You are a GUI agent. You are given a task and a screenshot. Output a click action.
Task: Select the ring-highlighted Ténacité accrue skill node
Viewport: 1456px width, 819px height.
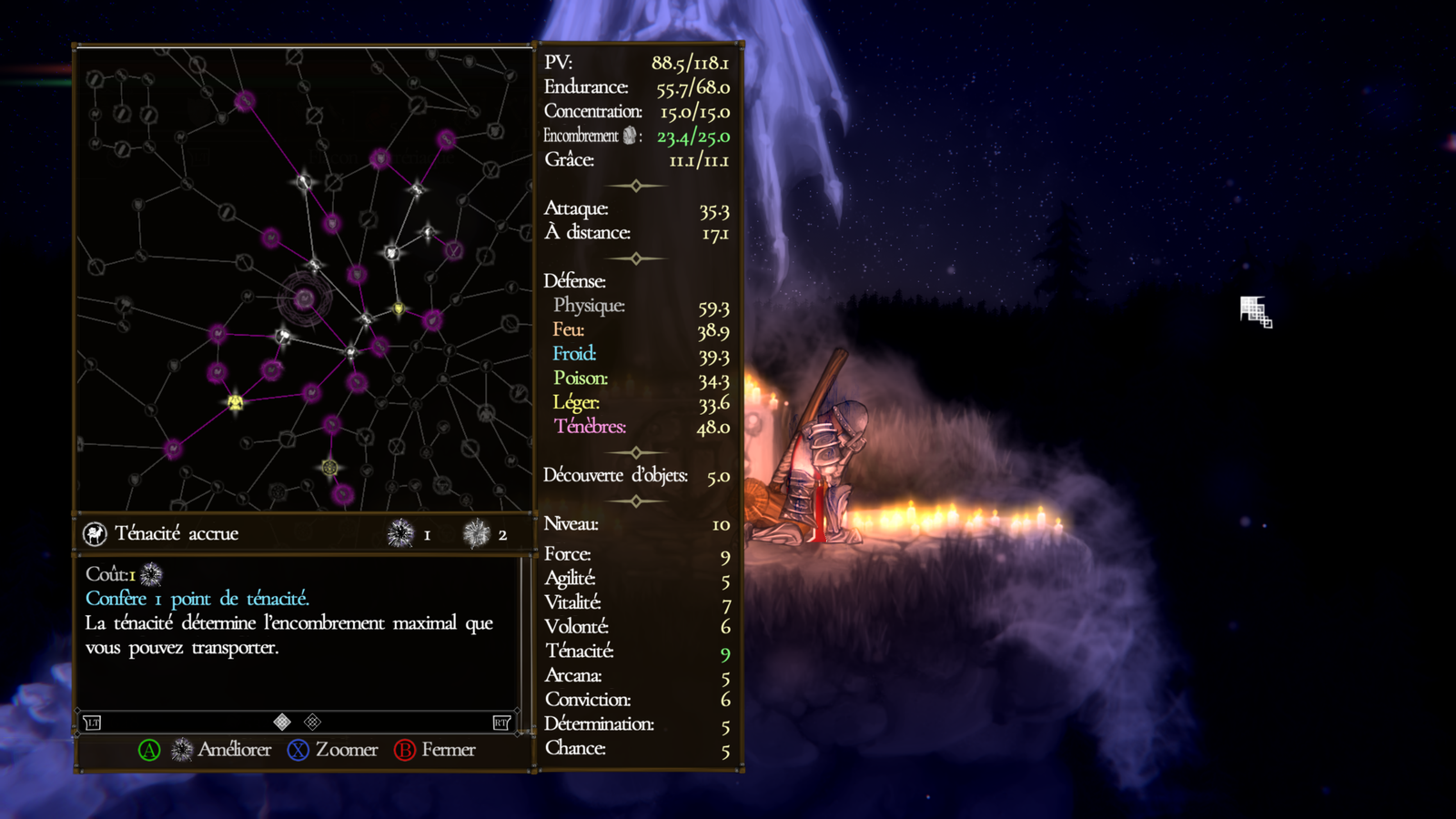304,298
